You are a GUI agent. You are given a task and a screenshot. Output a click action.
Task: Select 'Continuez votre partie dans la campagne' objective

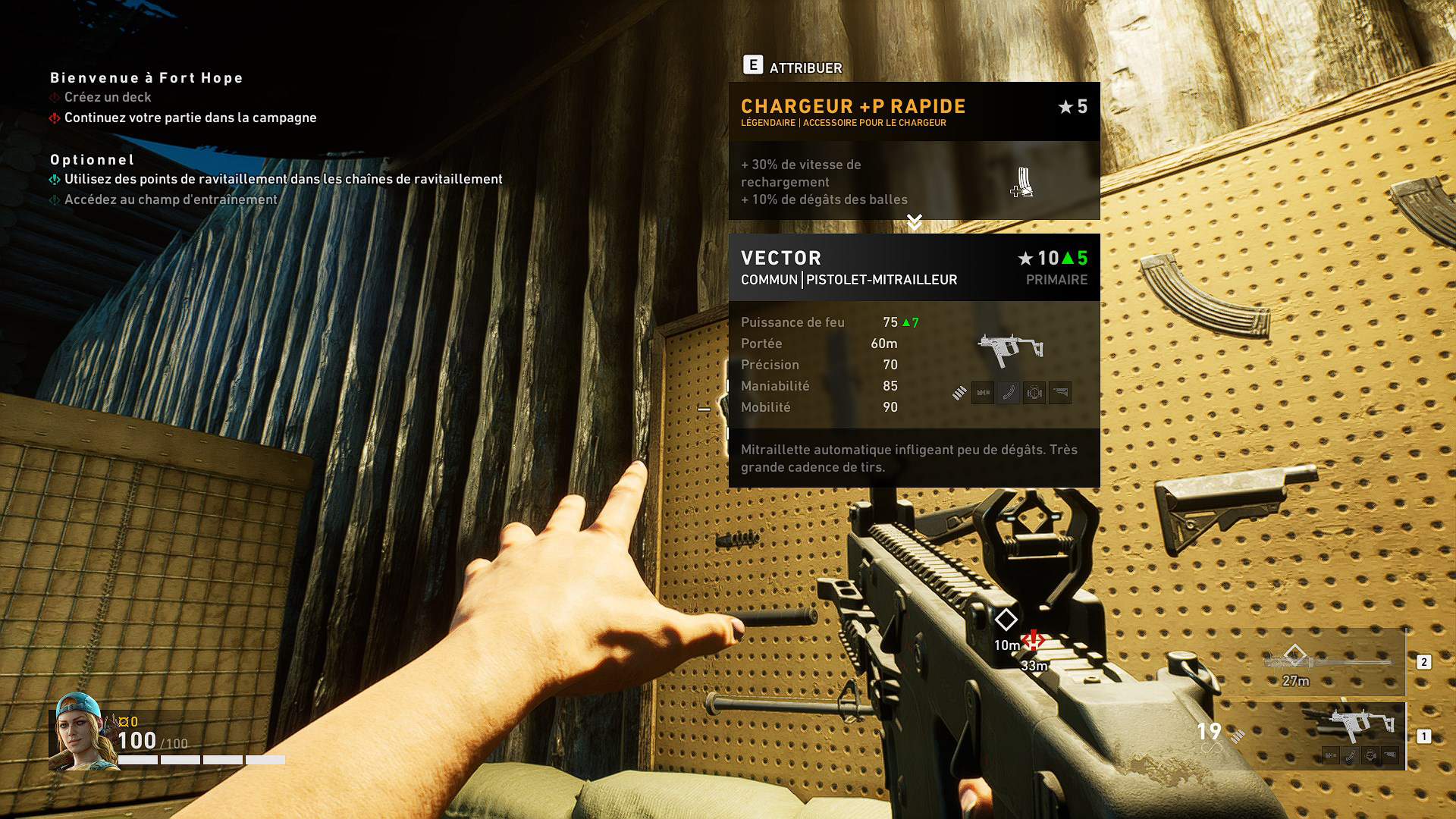190,118
